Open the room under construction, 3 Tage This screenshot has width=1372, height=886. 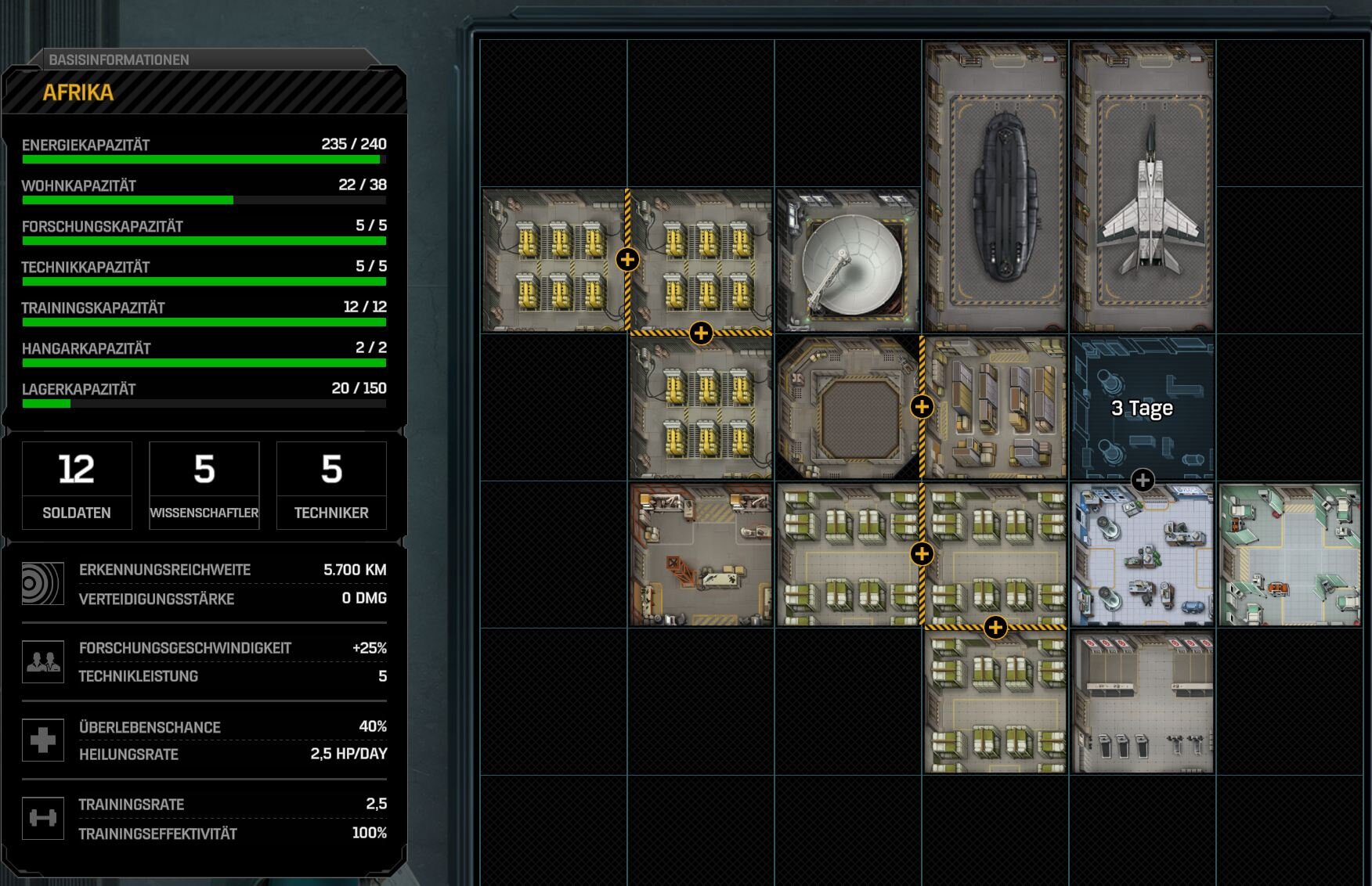(x=1143, y=408)
